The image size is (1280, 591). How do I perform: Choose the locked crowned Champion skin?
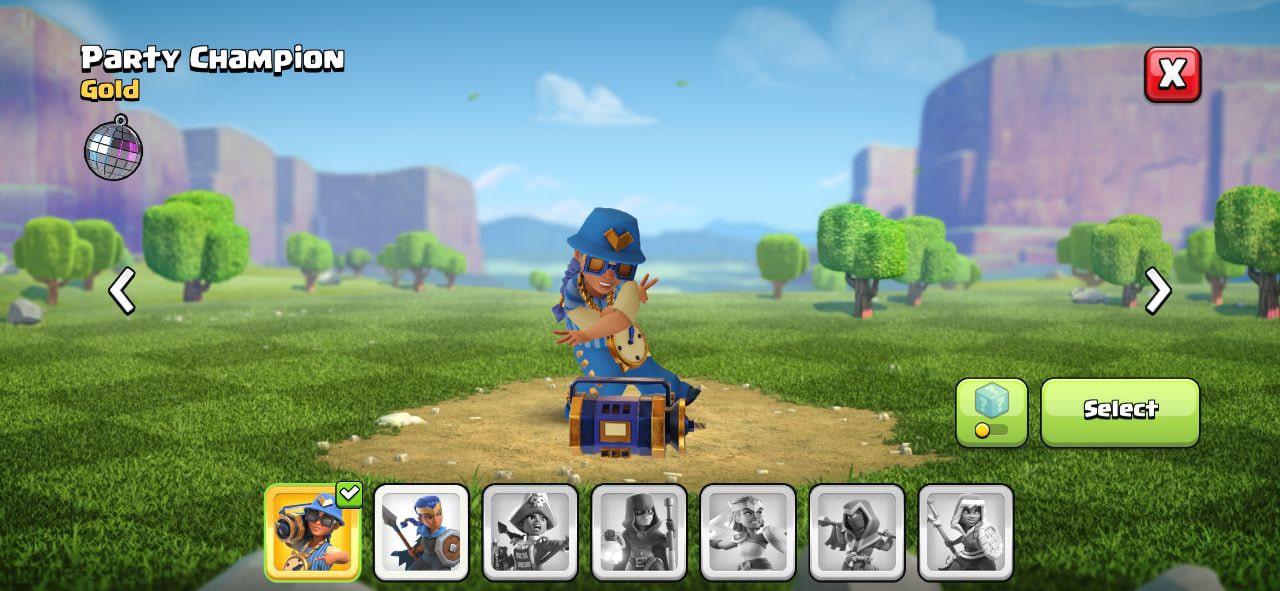[x=748, y=532]
